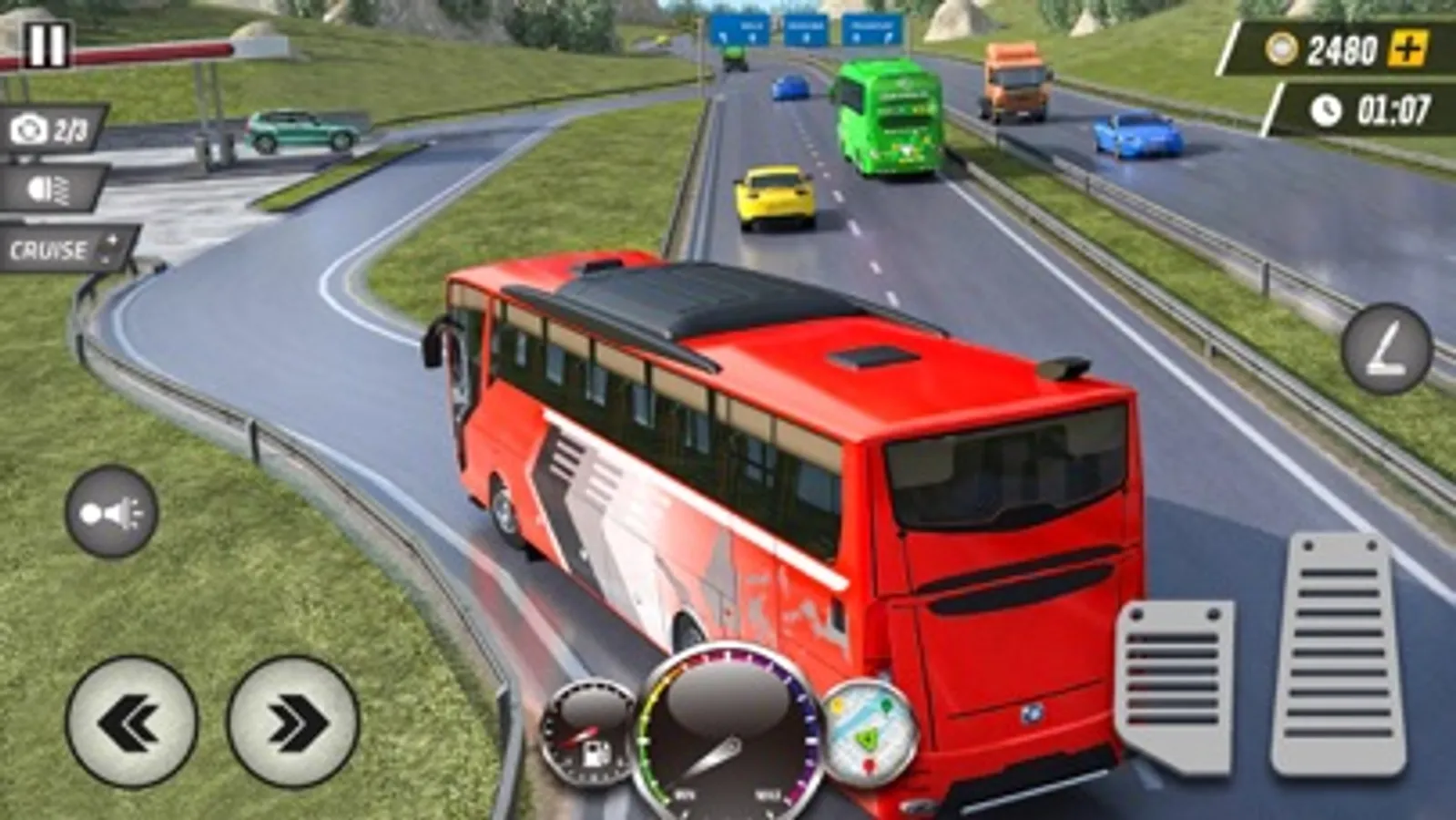The width and height of the screenshot is (1456, 820).
Task: Pause the game
Action: 47,44
